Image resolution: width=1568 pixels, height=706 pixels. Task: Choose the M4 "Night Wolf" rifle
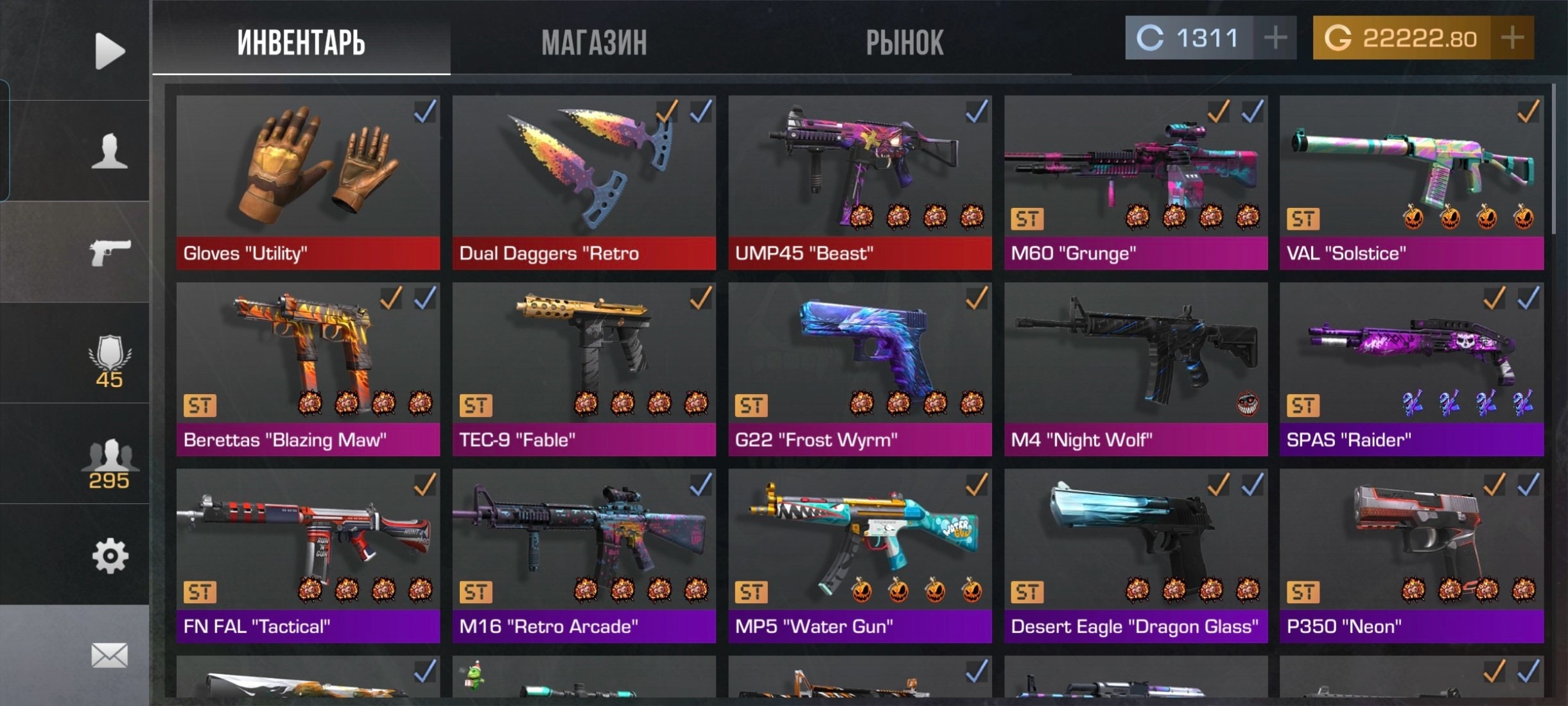tap(1135, 369)
